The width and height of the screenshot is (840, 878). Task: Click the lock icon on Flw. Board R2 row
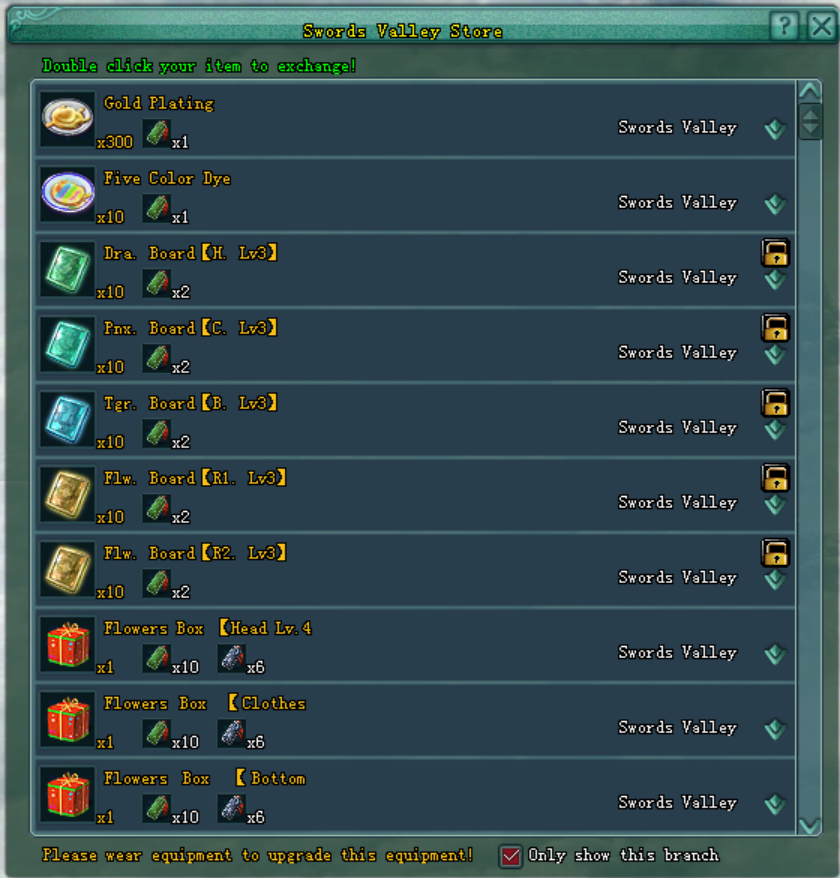click(775, 552)
